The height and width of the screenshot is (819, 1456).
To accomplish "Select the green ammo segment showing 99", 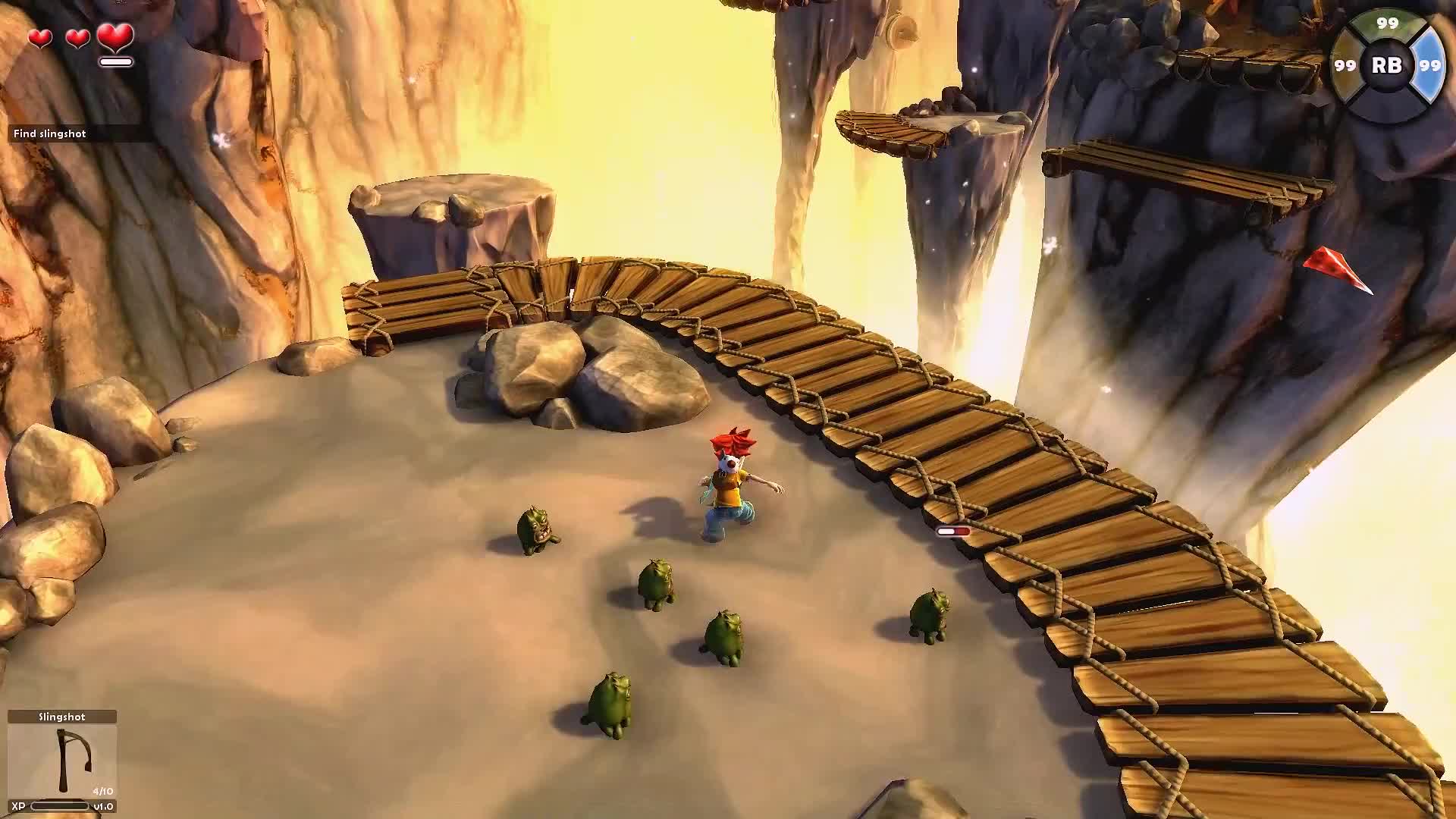I will coord(1385,23).
